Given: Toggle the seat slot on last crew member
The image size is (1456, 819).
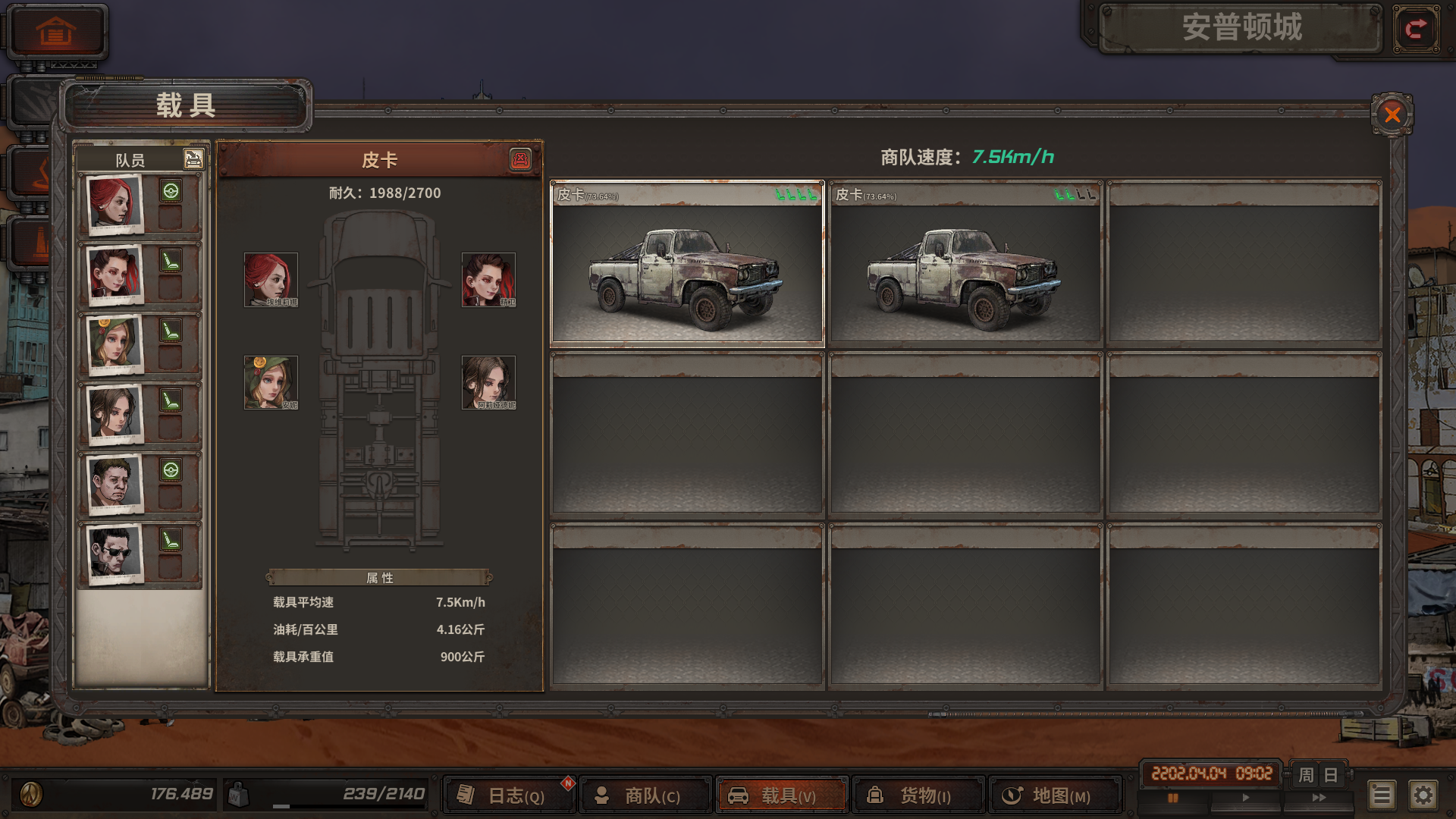Looking at the screenshot, I should click(173, 540).
